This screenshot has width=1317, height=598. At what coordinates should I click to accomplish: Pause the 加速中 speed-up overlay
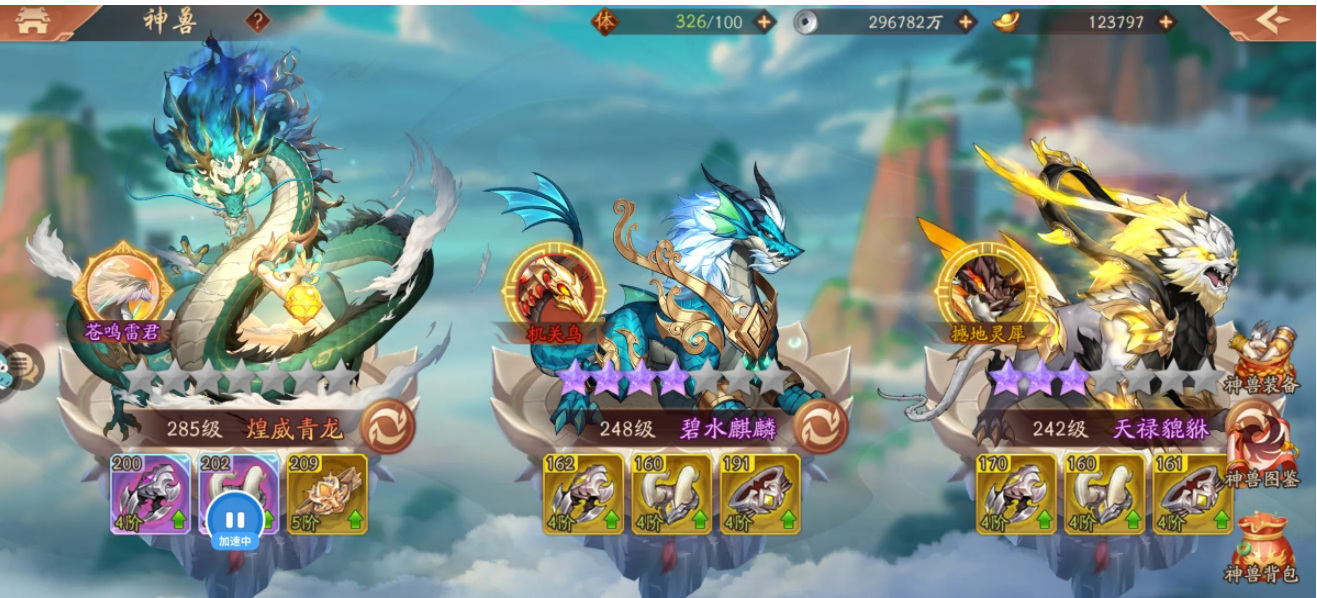(x=235, y=521)
